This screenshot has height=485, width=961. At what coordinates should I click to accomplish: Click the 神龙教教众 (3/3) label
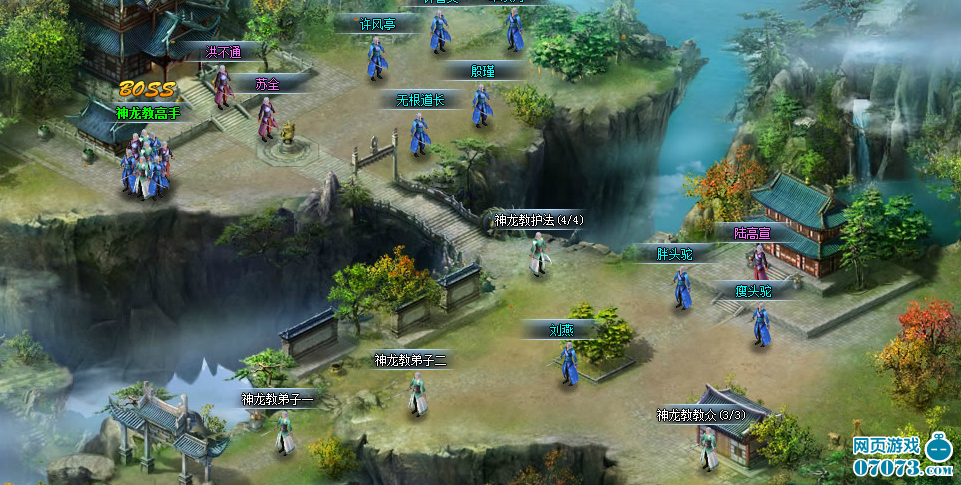click(x=701, y=415)
